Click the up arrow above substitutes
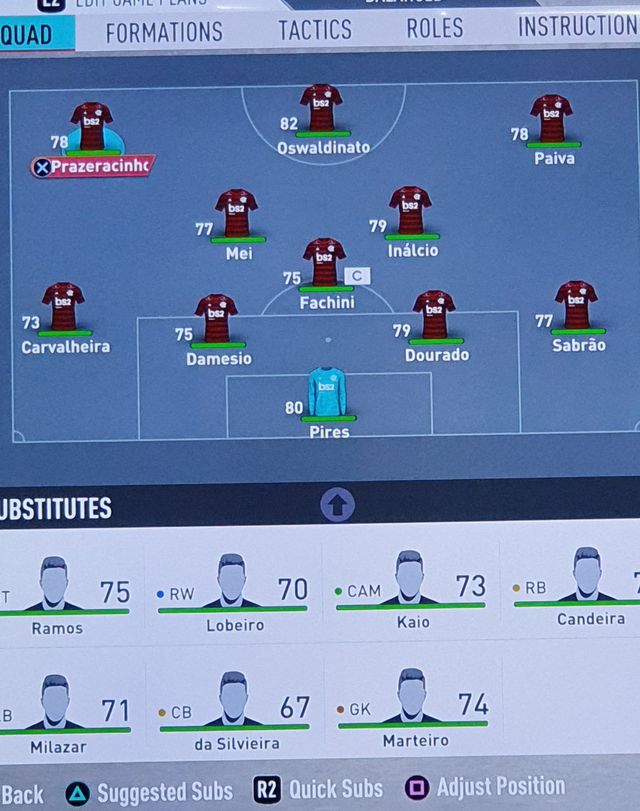The width and height of the screenshot is (640, 811). tap(338, 505)
